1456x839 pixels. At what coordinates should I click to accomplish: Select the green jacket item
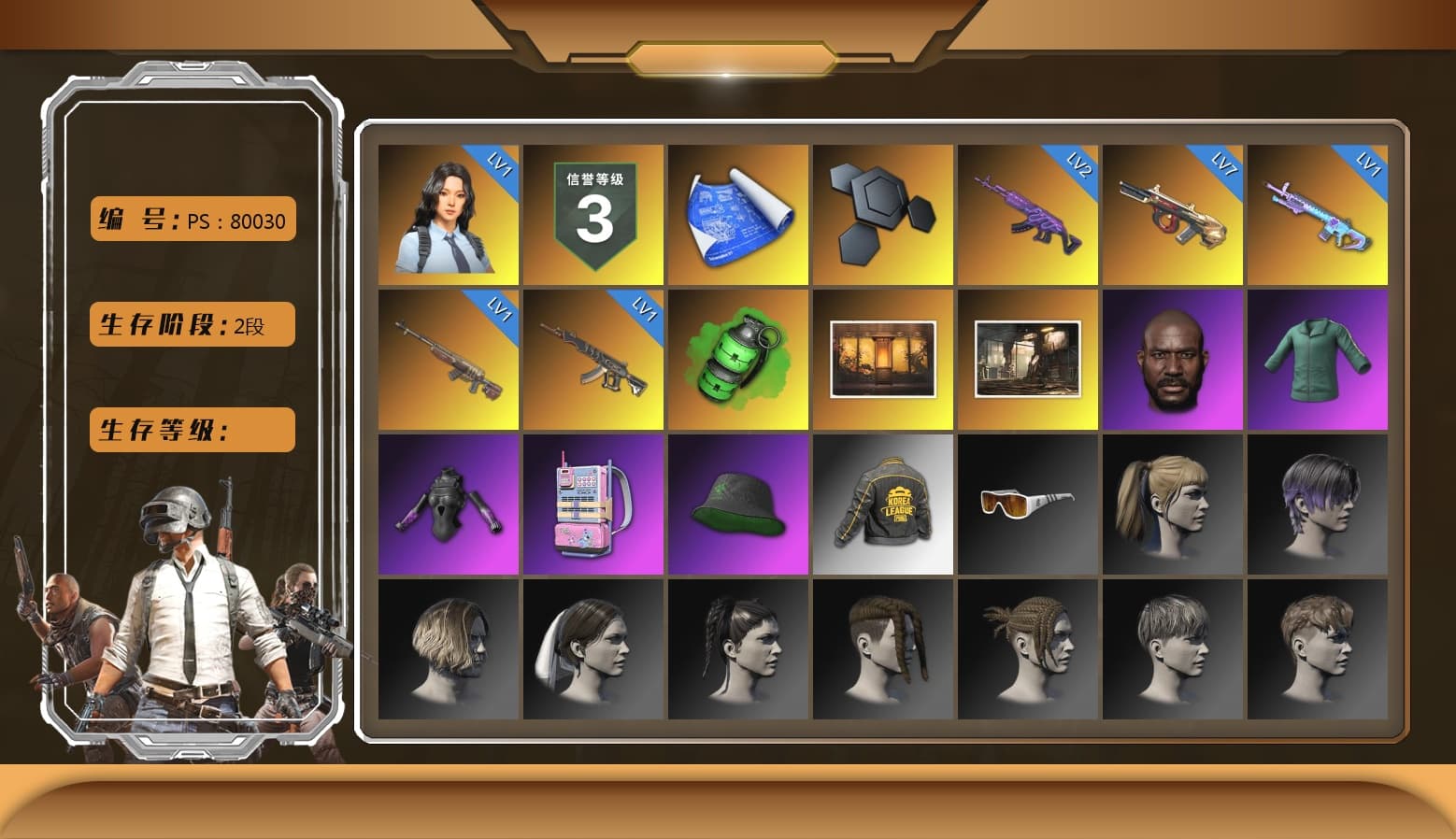tap(1318, 358)
